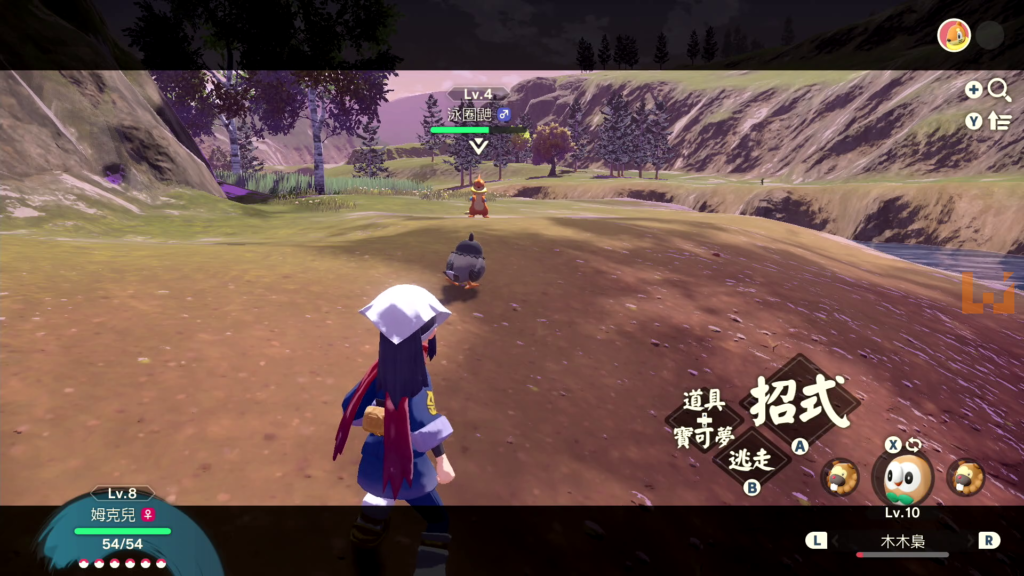The height and width of the screenshot is (576, 1024).
Task: Click the Buizel turn-order portrait
Action: coord(954,36)
